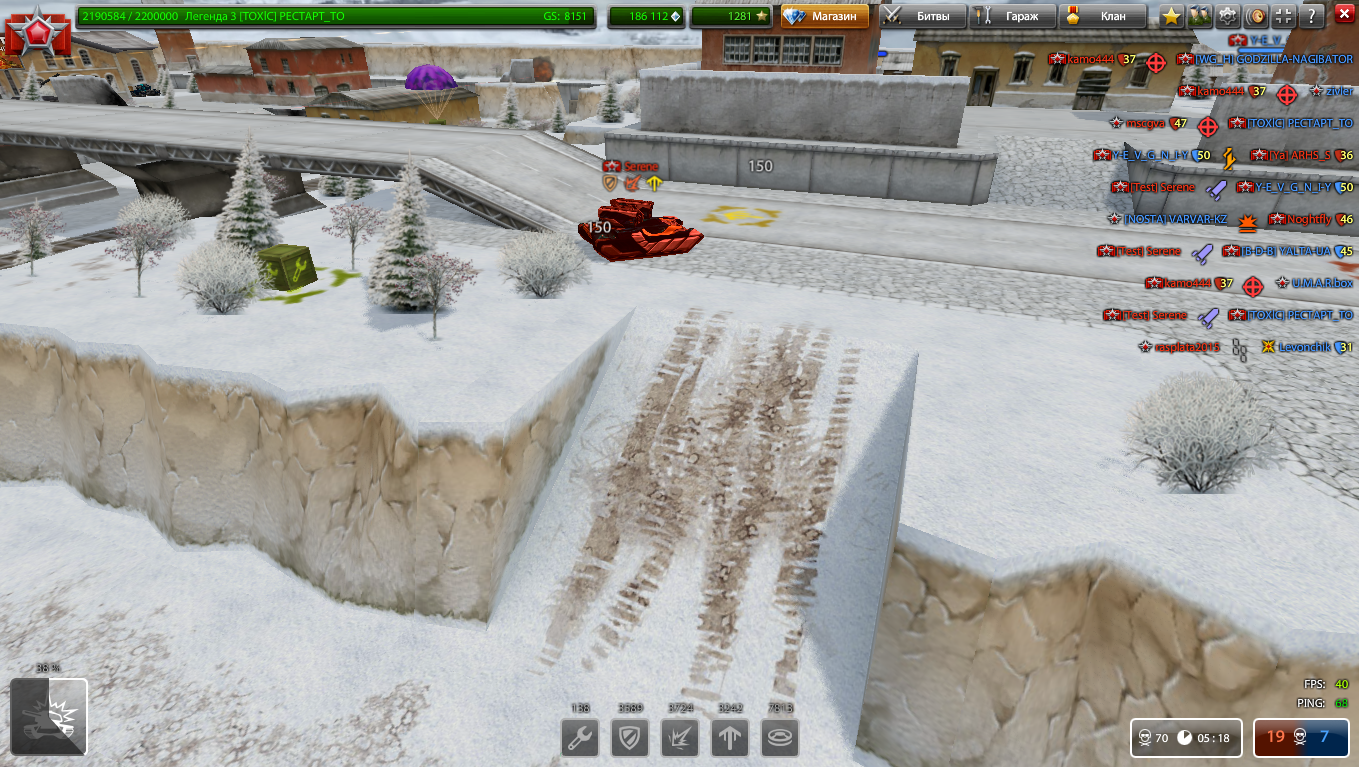The width and height of the screenshot is (1359, 767).
Task: Show the Клан clan page
Action: coord(1101,16)
